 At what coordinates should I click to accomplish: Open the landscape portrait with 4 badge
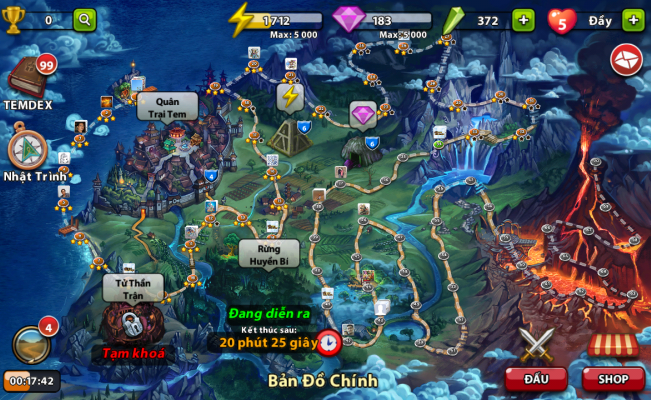[x=31, y=344]
